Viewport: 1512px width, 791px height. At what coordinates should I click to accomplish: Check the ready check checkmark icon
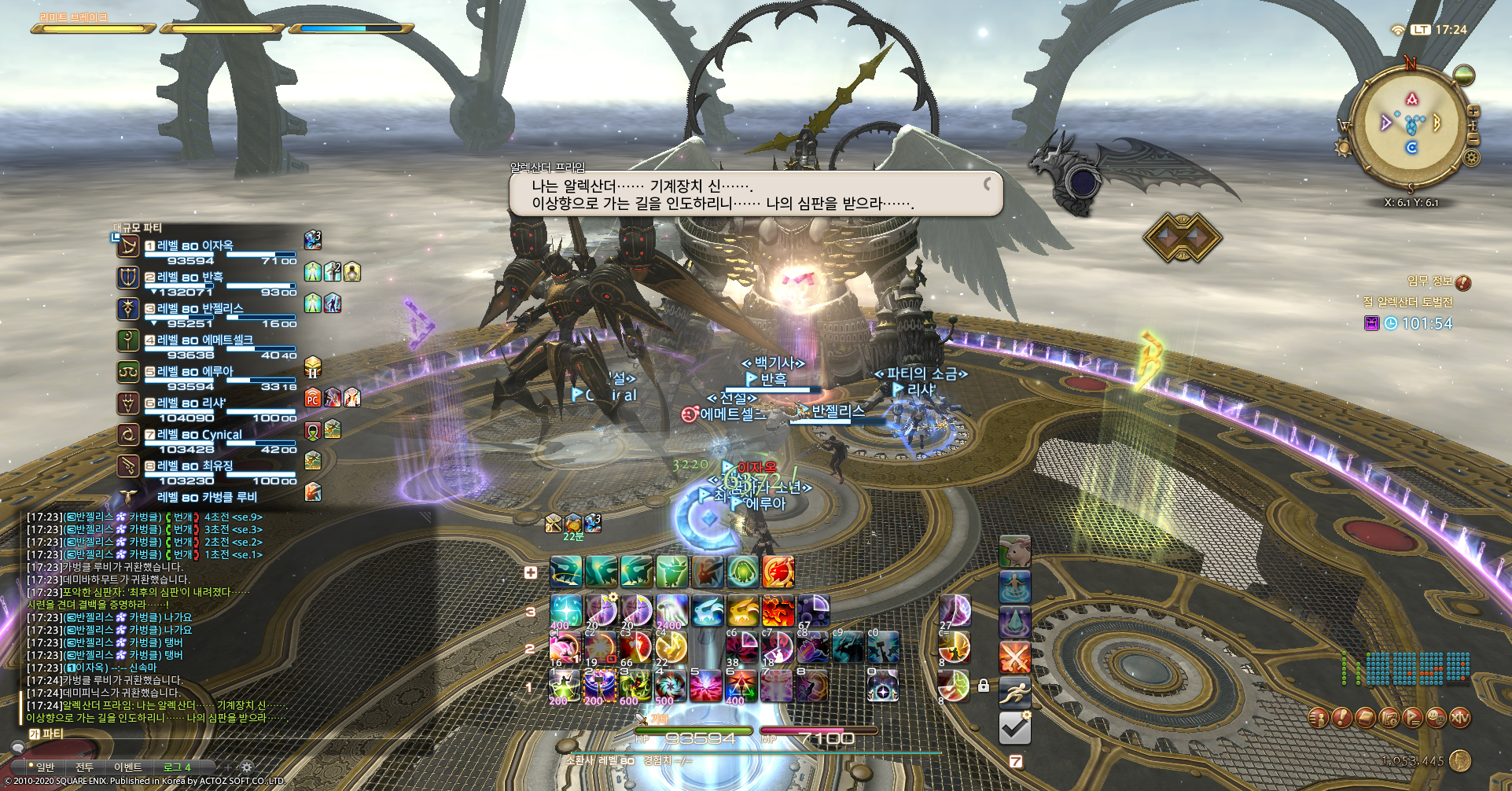[1014, 726]
